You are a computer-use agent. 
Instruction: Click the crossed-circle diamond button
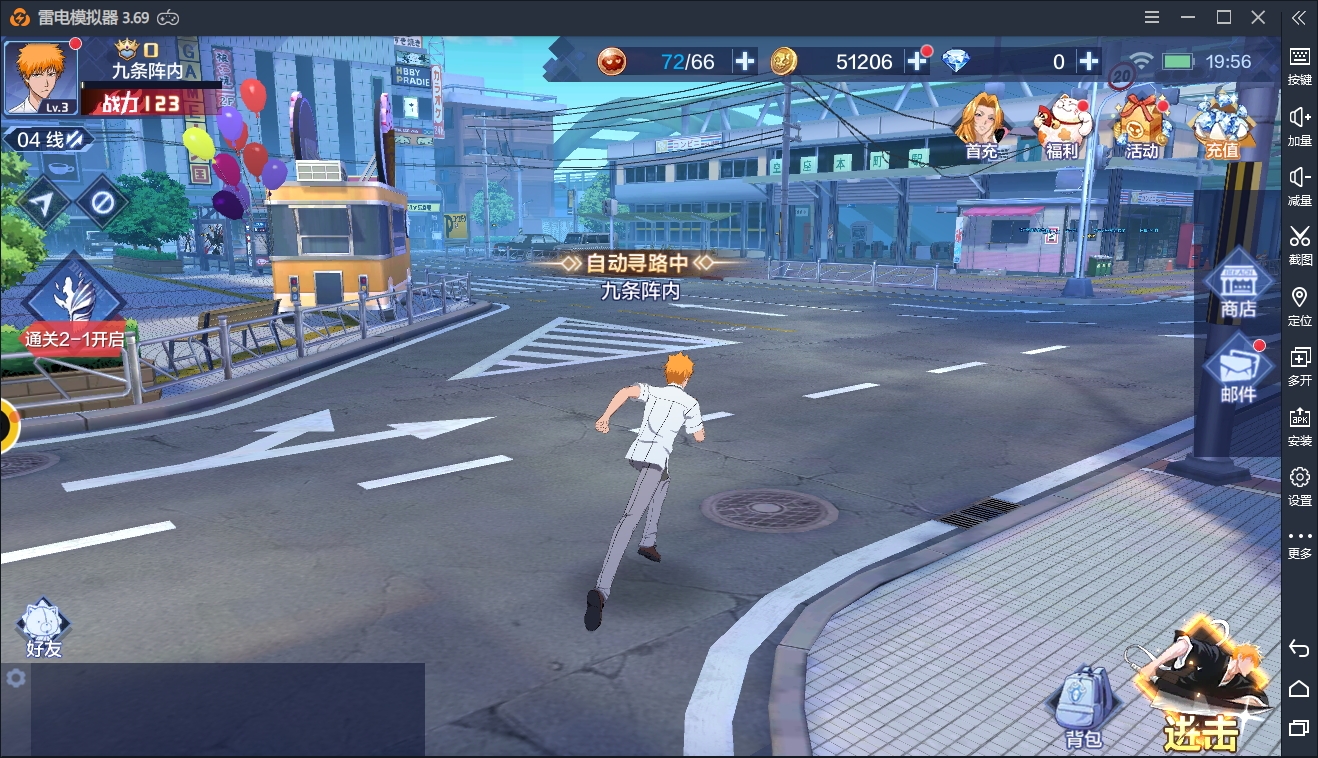click(101, 203)
